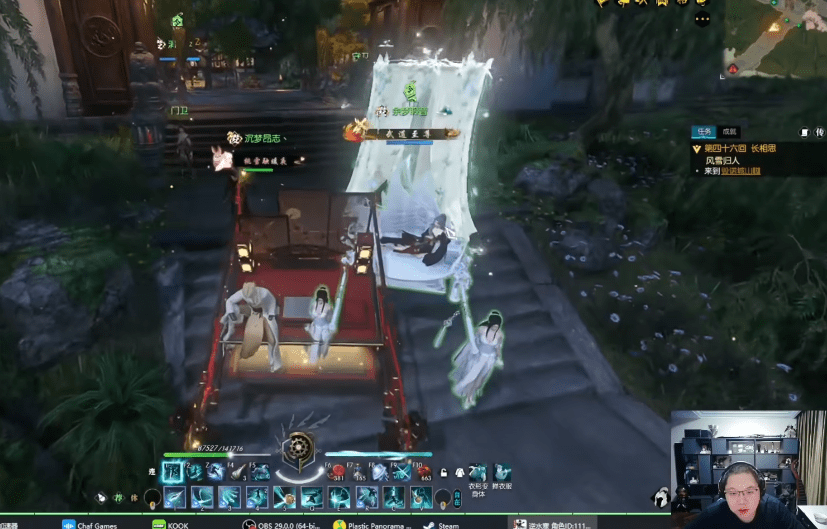Switch to the 成就 achievements tab
This screenshot has height=529, width=827.
click(730, 131)
